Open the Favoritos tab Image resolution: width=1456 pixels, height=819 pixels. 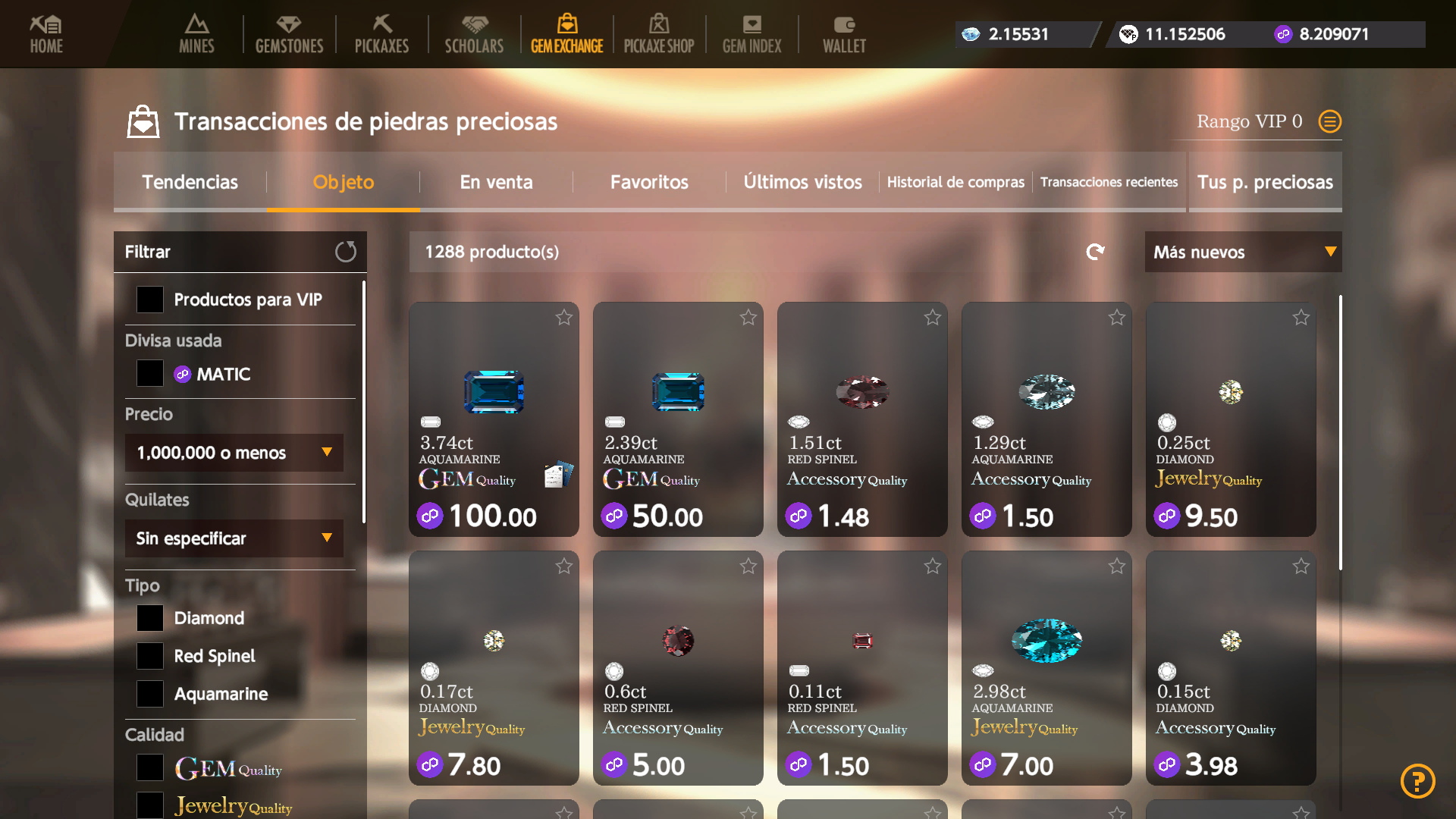649,182
